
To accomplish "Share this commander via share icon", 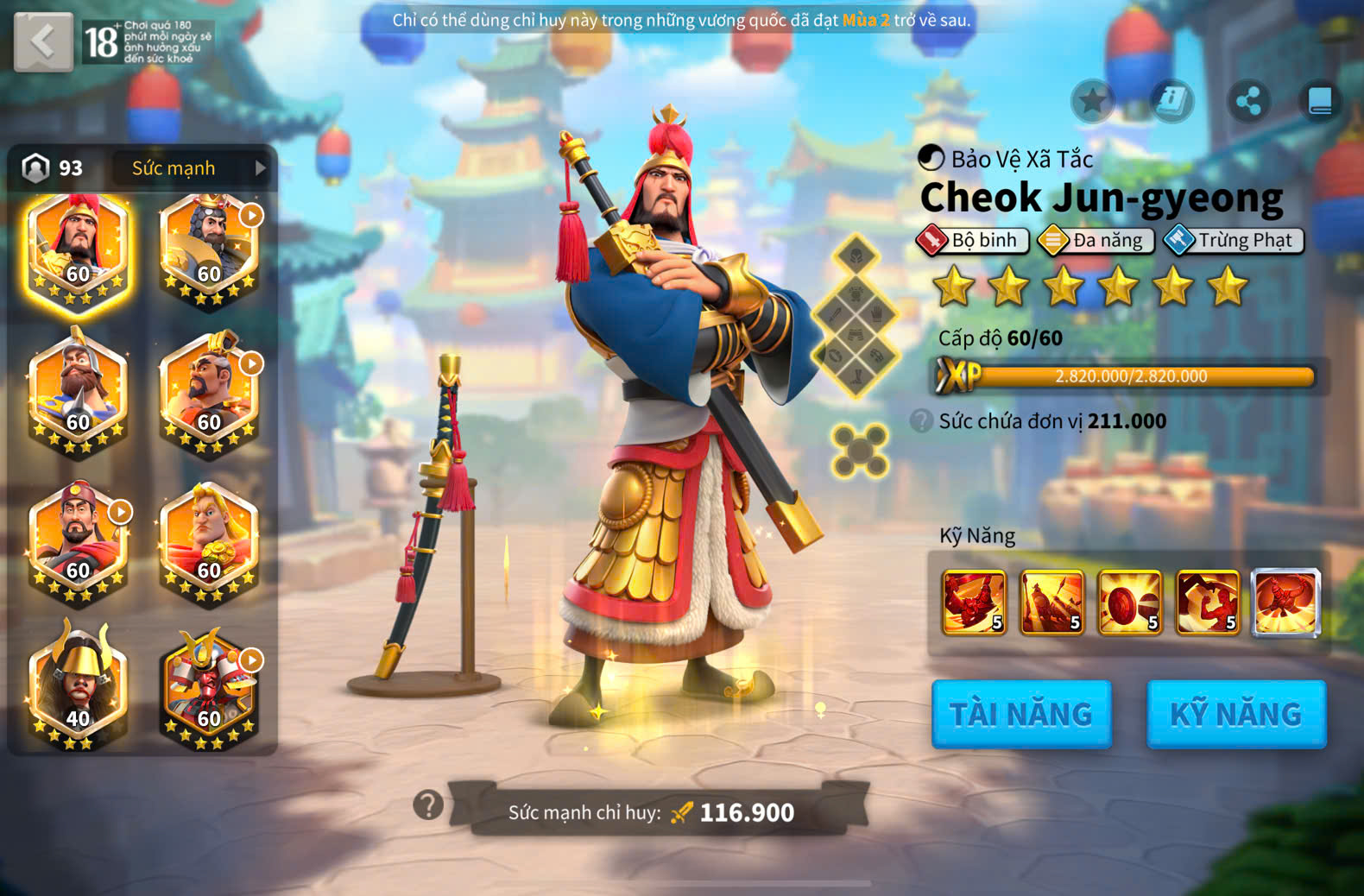I will pos(1248,102).
